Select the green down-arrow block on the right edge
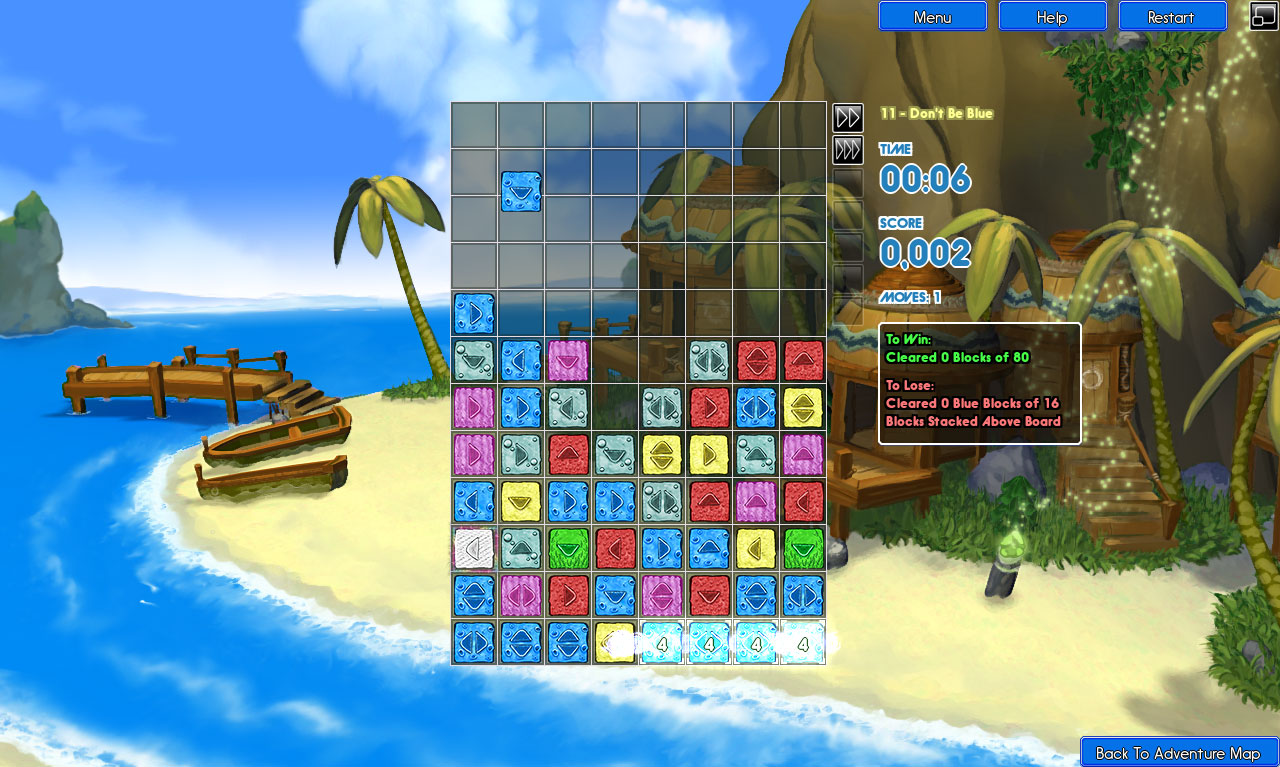Screen dimensions: 1280x767 point(805,549)
